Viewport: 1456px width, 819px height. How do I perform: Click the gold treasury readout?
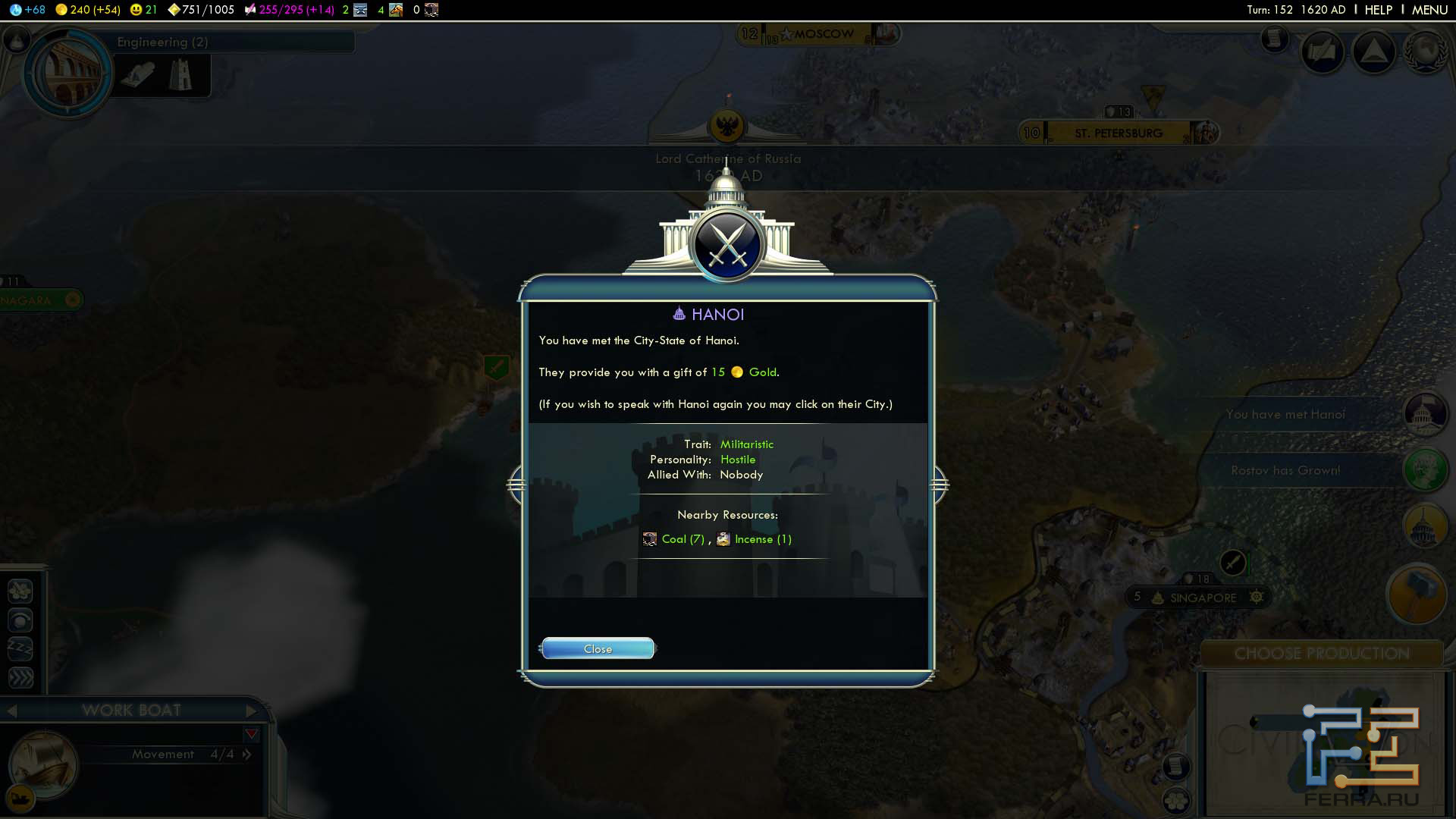point(88,10)
